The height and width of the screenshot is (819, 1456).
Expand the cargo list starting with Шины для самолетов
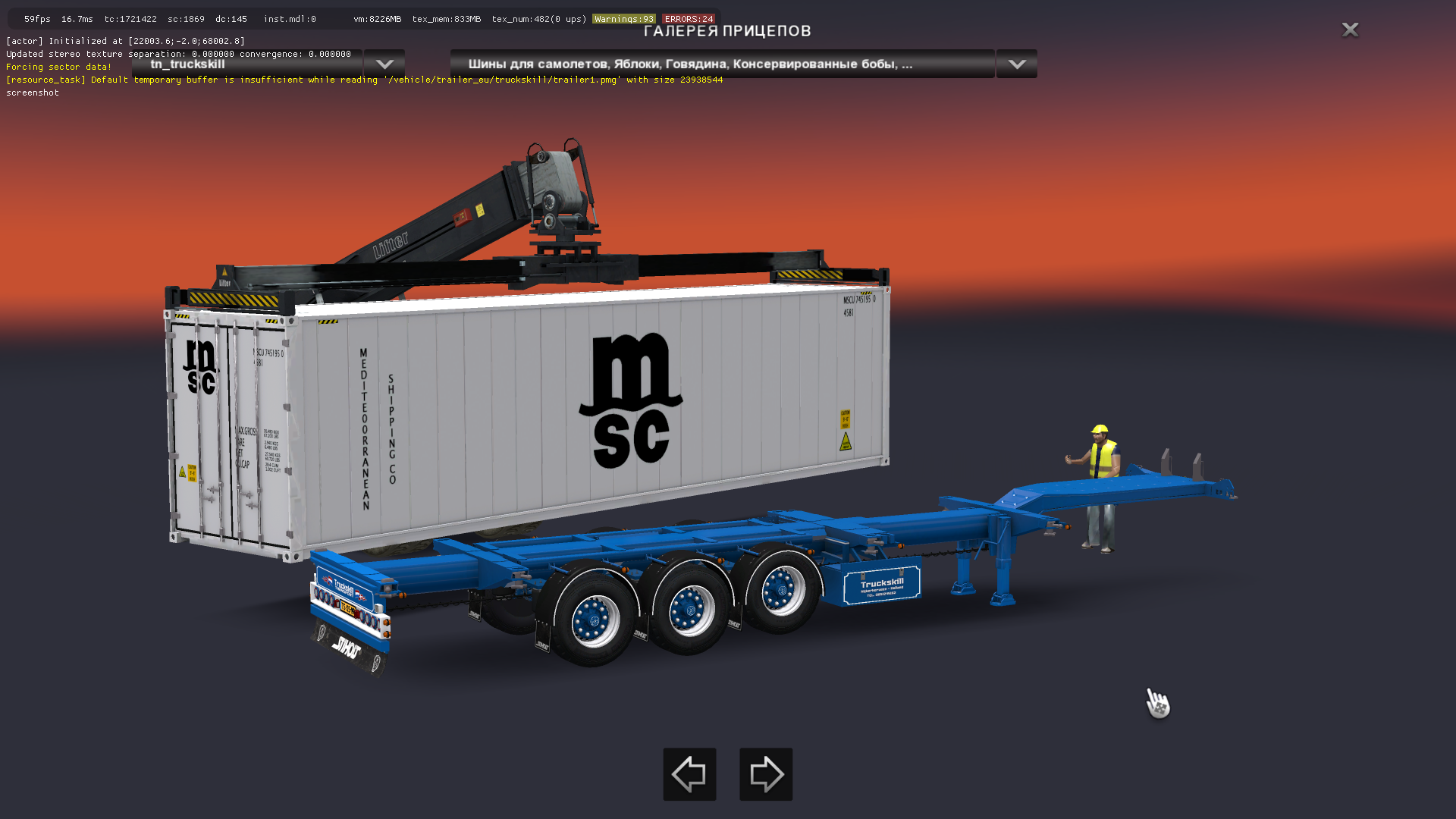click(720, 64)
